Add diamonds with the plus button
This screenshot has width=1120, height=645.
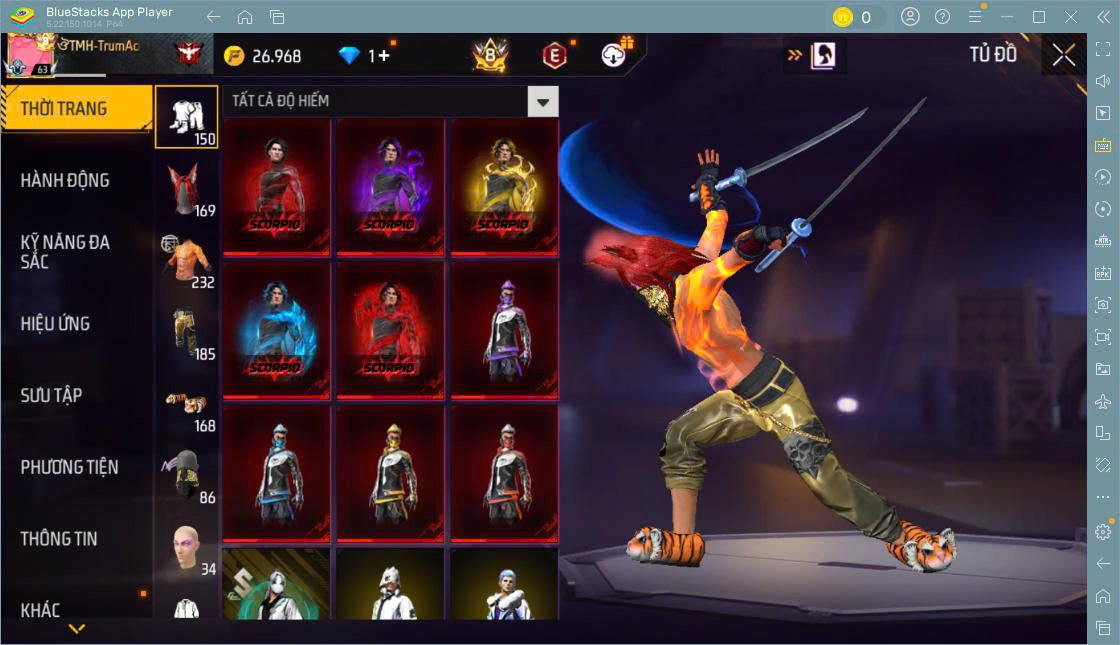[x=384, y=56]
